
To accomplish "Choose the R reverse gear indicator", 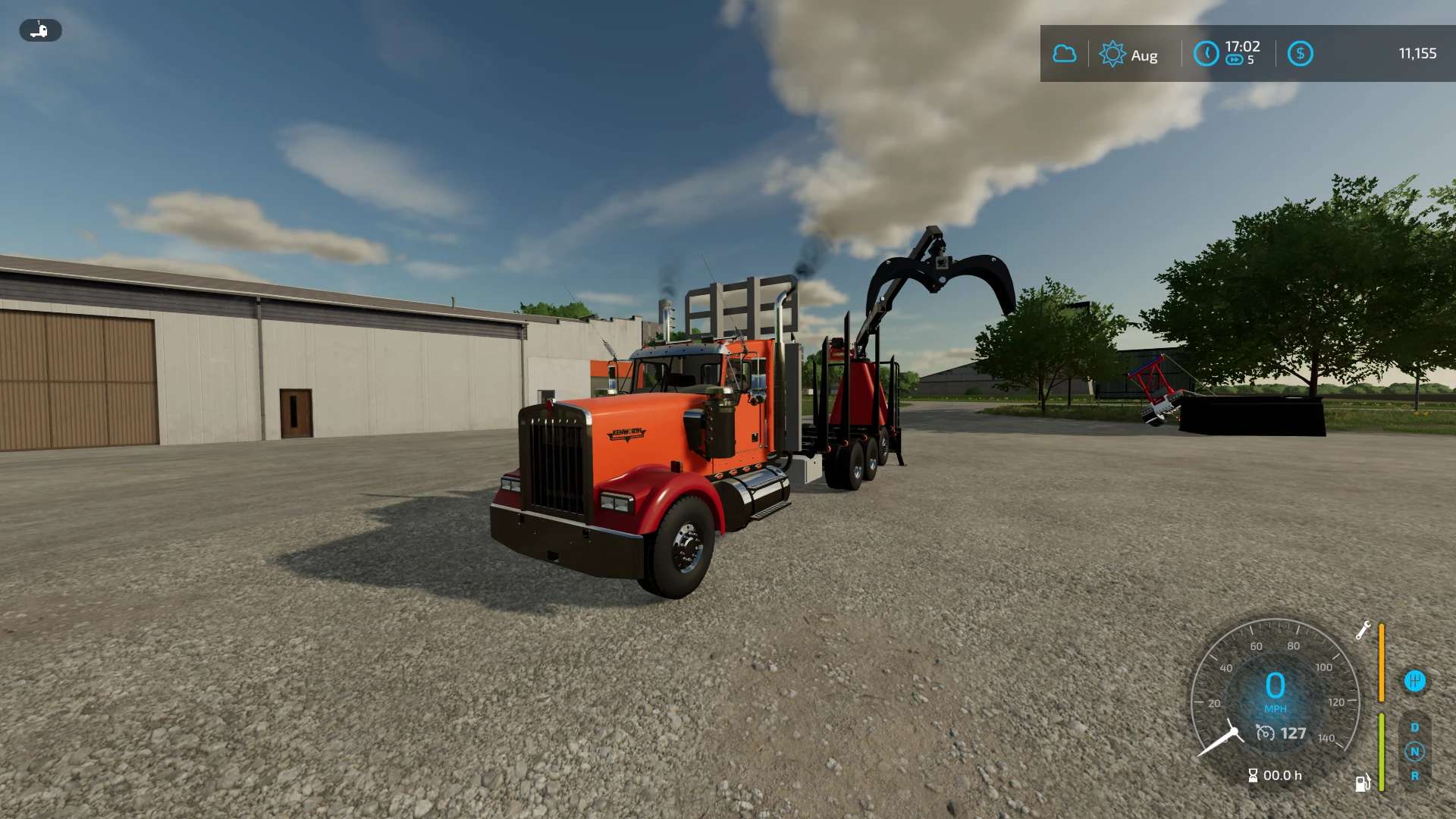I will (1414, 776).
